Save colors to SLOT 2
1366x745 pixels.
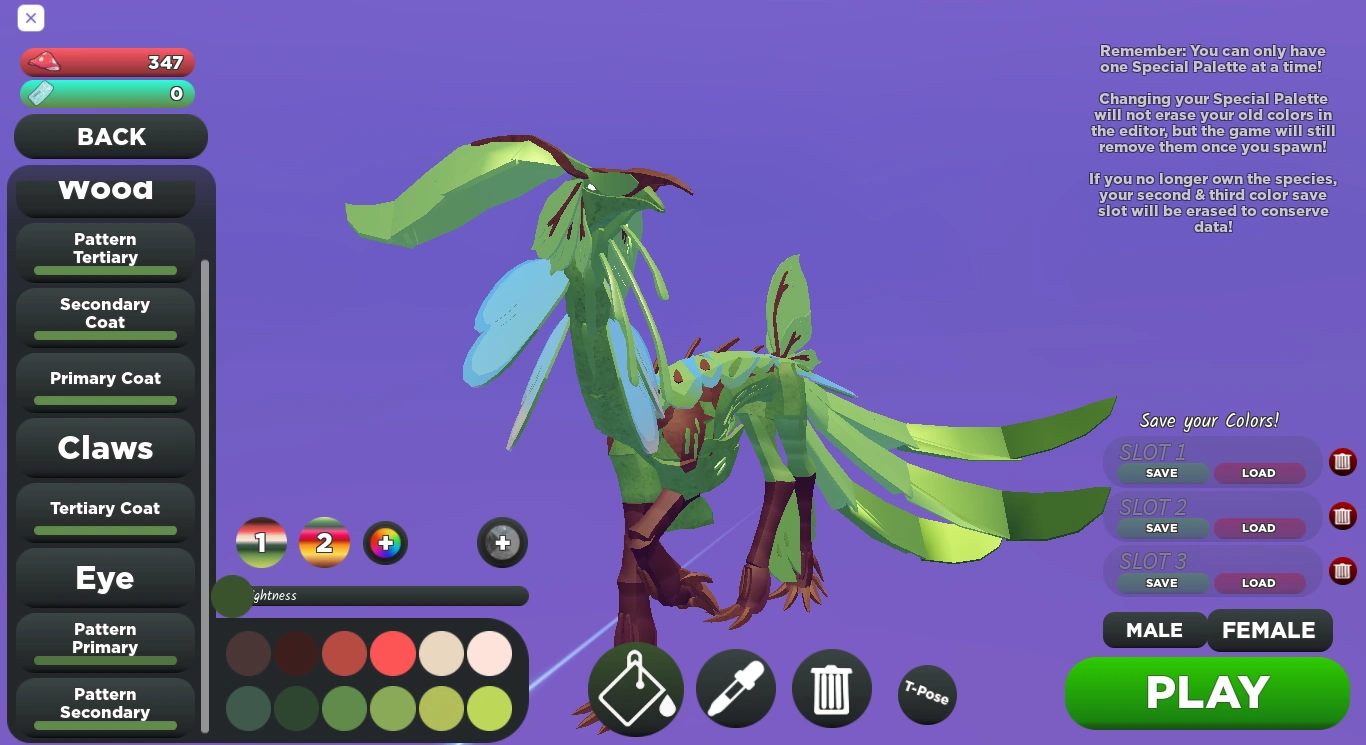1162,528
